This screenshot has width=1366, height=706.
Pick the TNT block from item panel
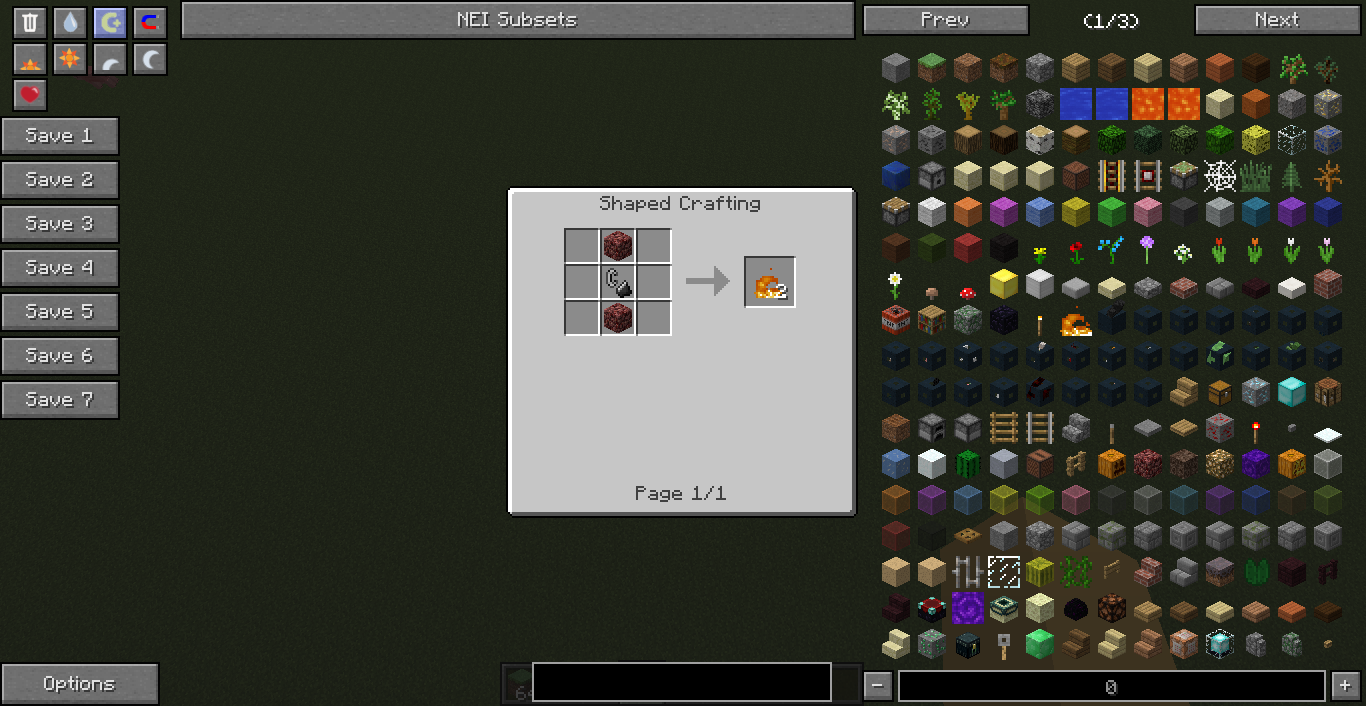tap(896, 320)
